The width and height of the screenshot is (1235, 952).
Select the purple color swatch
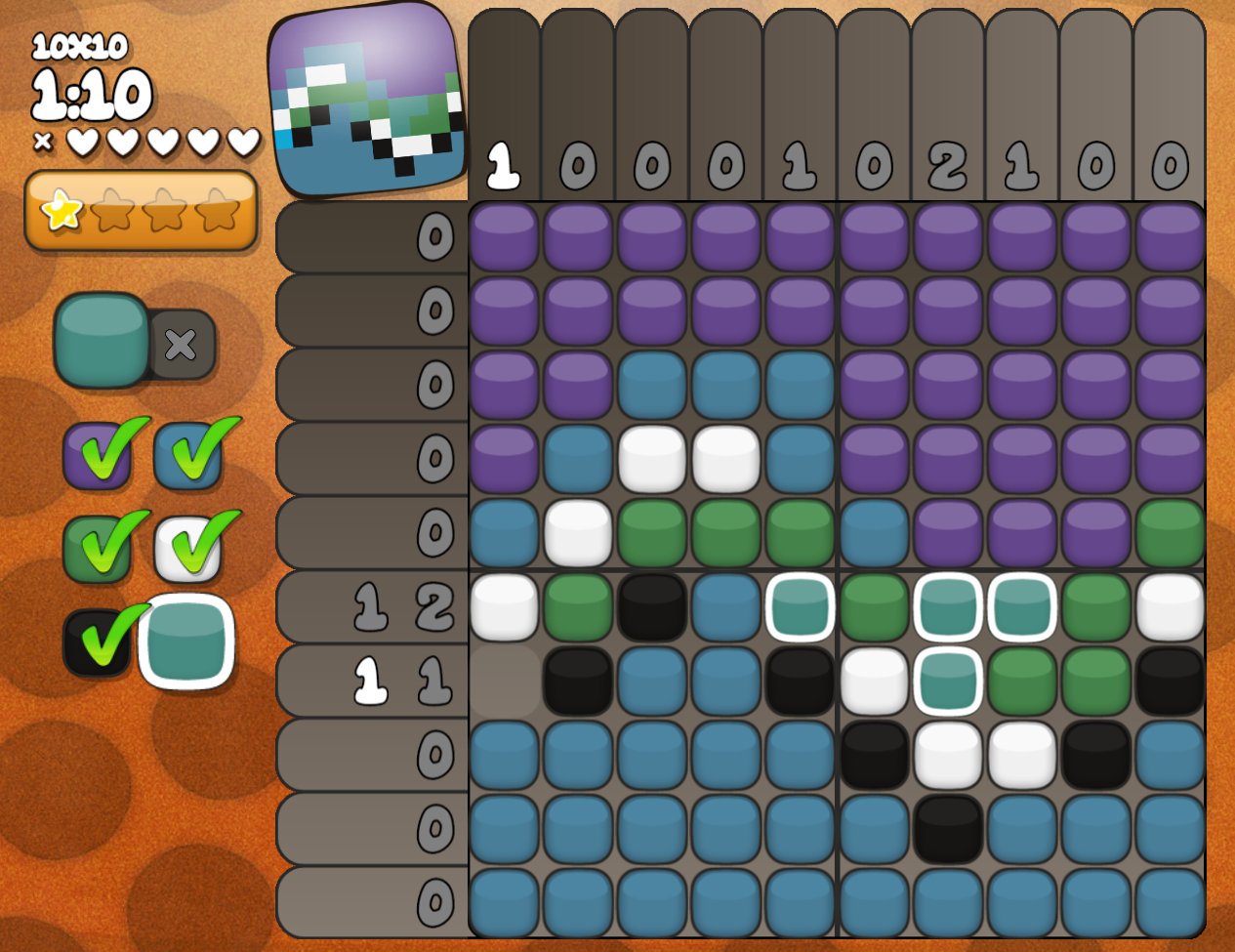tap(97, 456)
